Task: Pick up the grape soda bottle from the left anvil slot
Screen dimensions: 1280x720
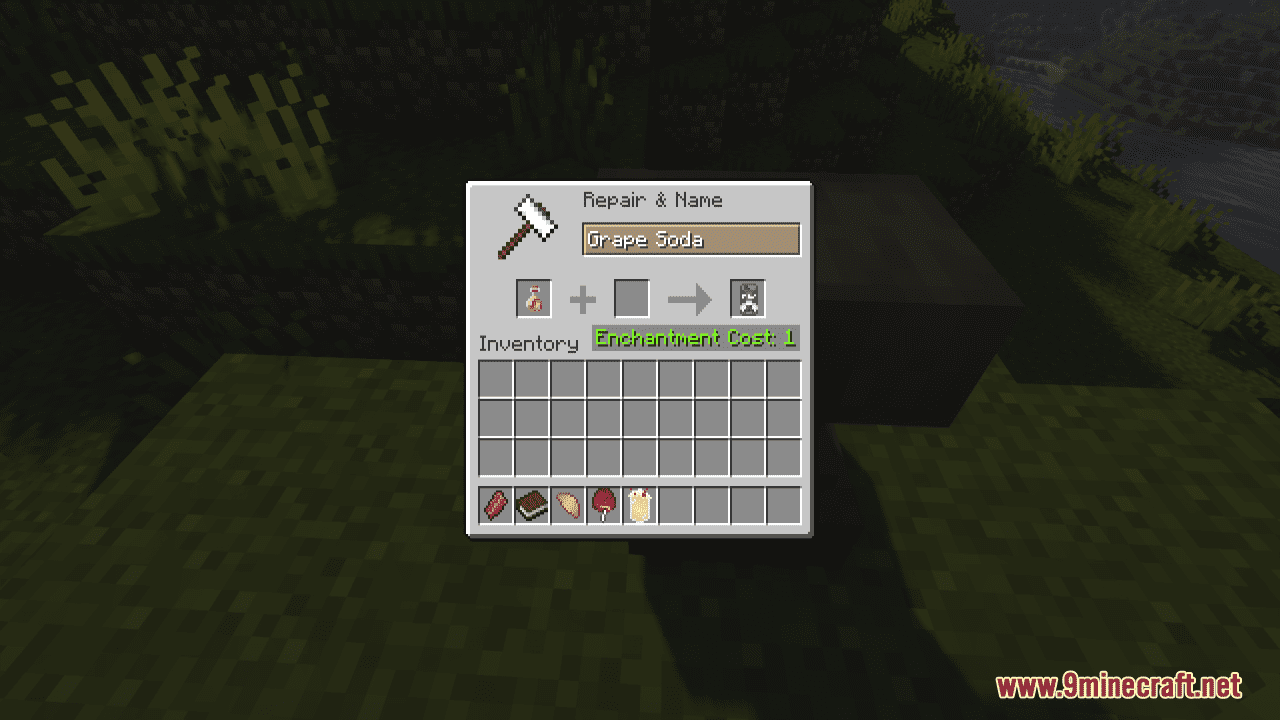Action: (x=531, y=298)
